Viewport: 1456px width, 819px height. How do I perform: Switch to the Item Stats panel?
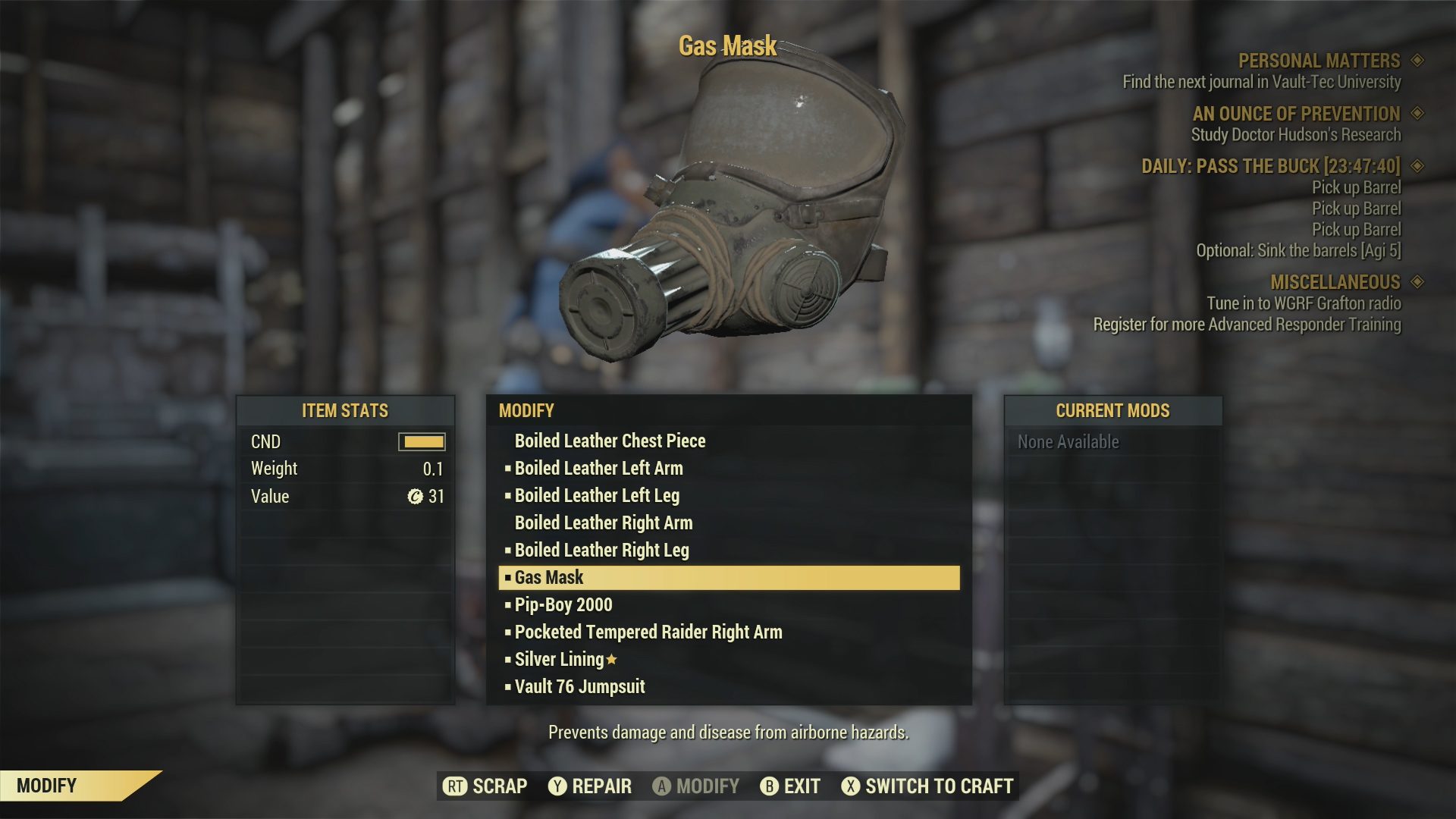click(345, 411)
